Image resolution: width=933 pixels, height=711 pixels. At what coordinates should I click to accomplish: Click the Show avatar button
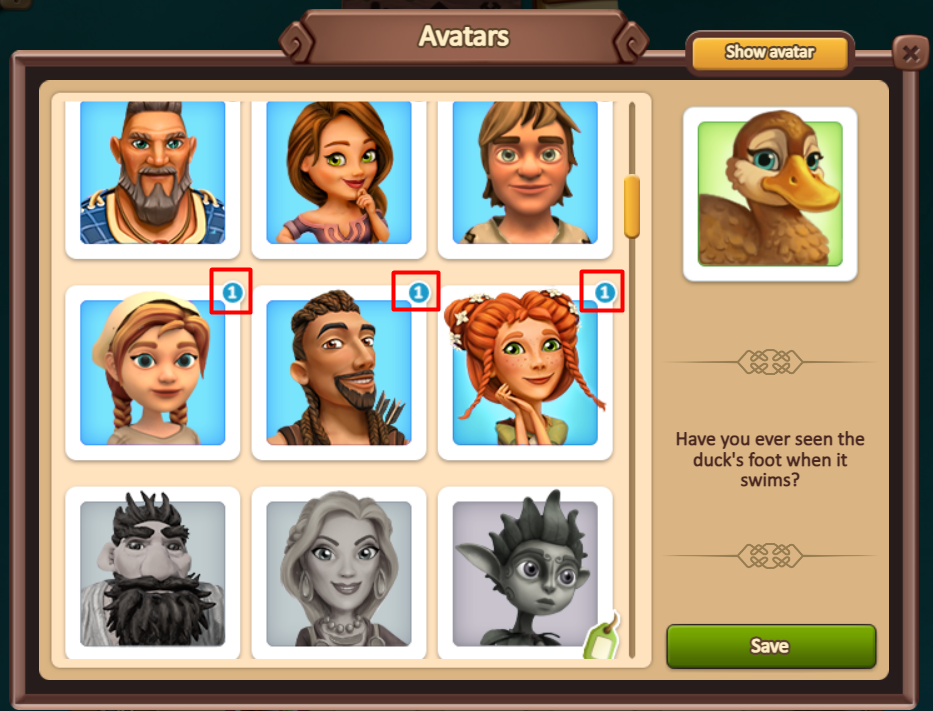click(769, 53)
